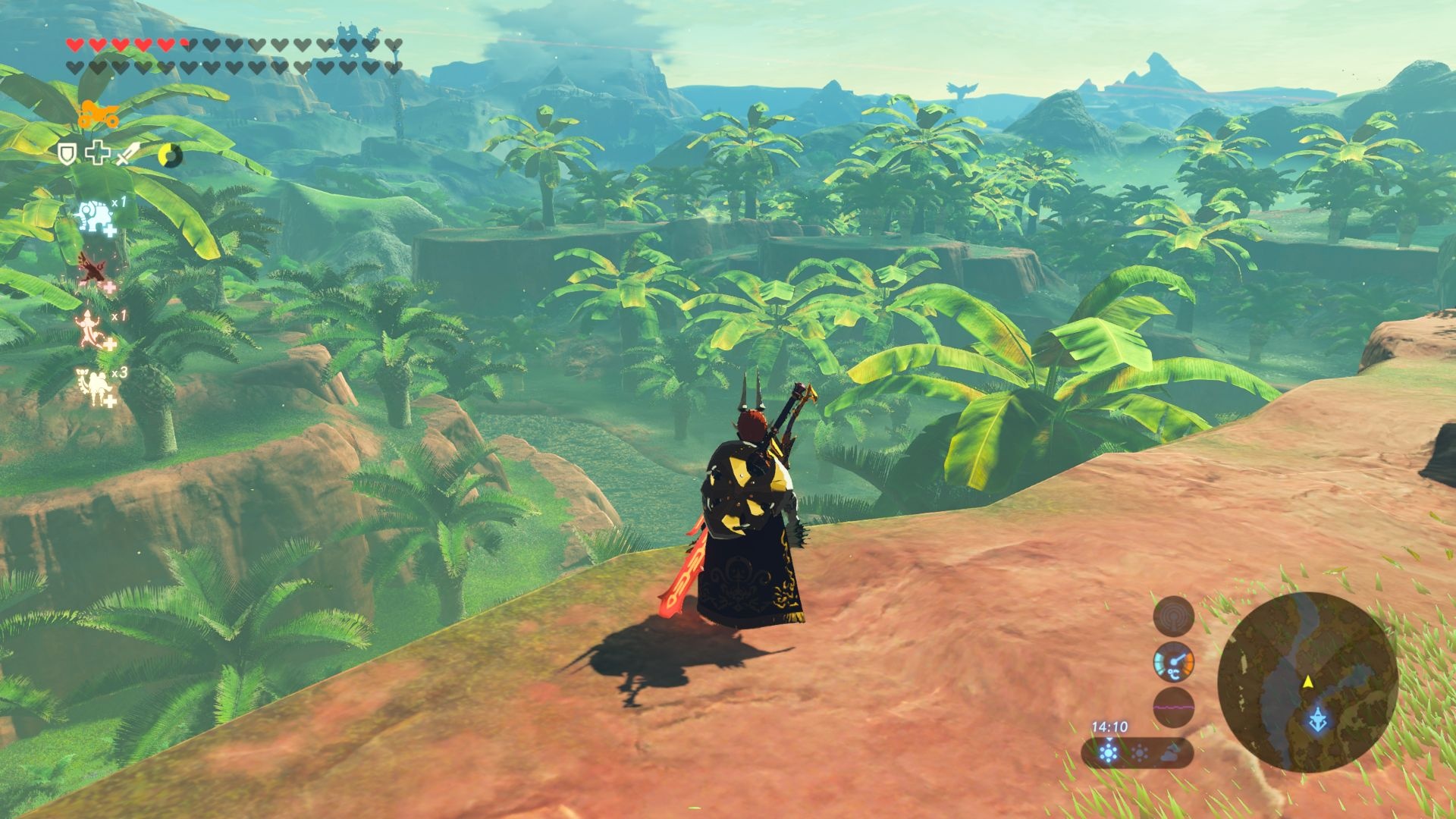
Task: Open the circular minimap
Action: [1307, 682]
